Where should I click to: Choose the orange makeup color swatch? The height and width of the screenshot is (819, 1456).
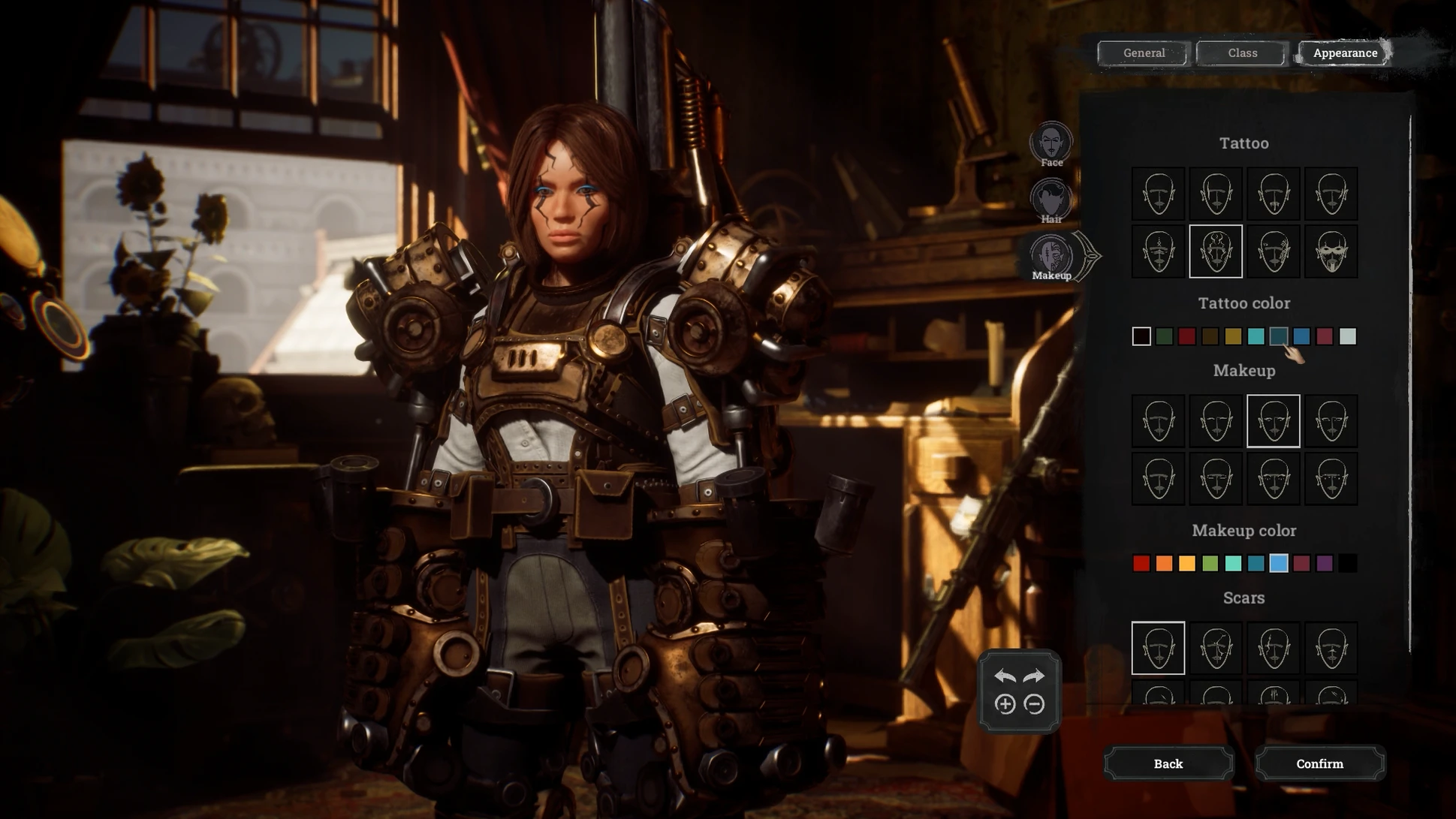1164,564
